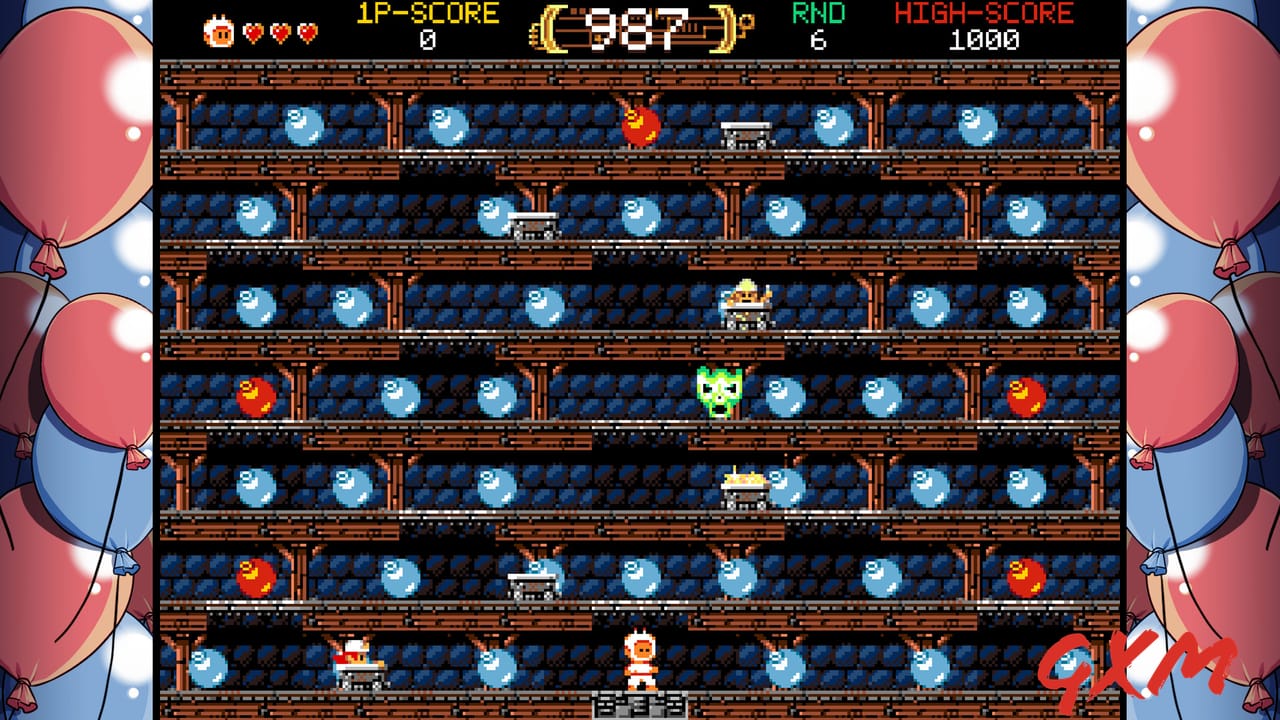
Task: Click the middle heart of the three hearts
Action: (279, 29)
